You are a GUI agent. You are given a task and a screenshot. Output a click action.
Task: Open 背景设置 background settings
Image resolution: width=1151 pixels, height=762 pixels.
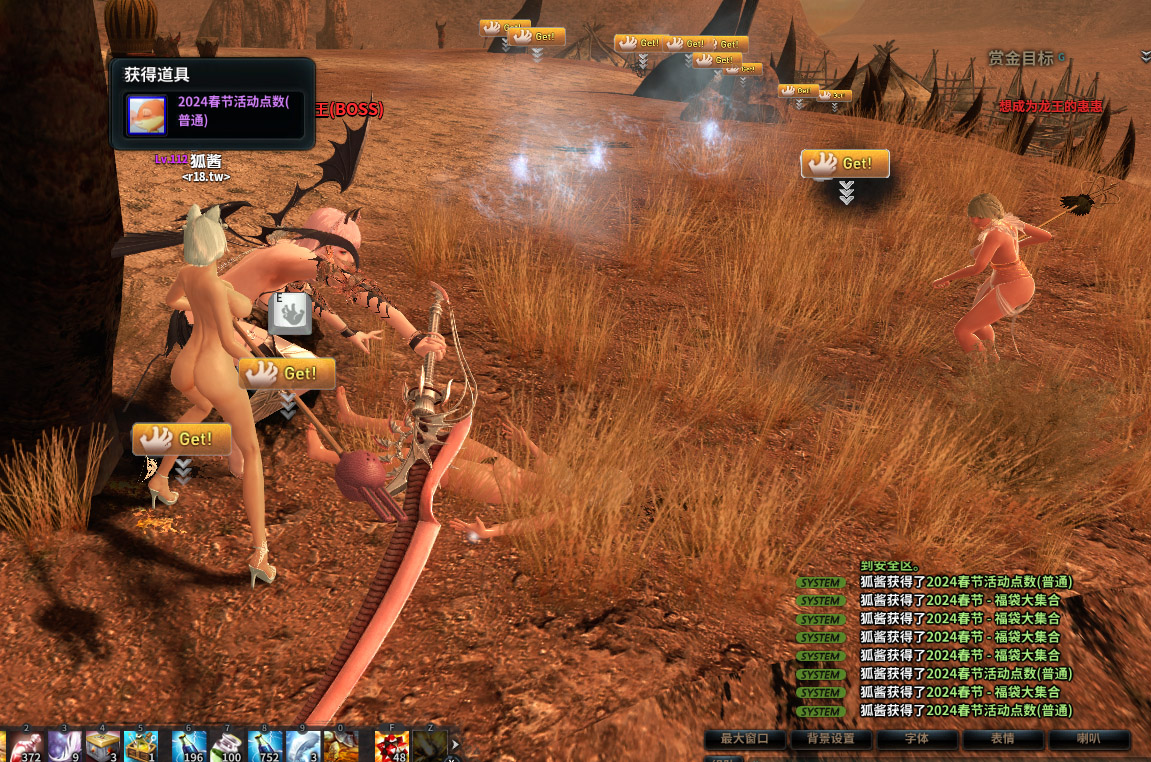tap(830, 739)
